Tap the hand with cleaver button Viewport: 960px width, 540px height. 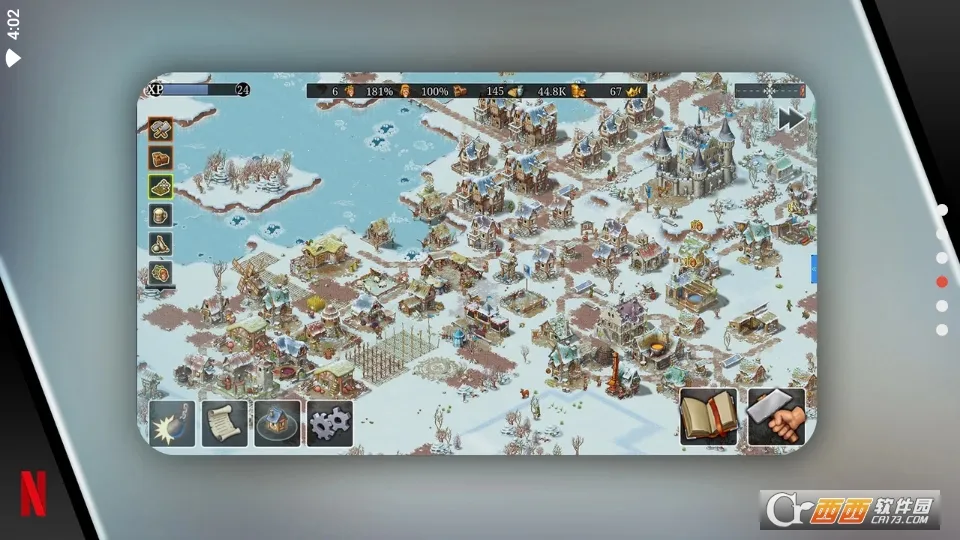[x=775, y=417]
